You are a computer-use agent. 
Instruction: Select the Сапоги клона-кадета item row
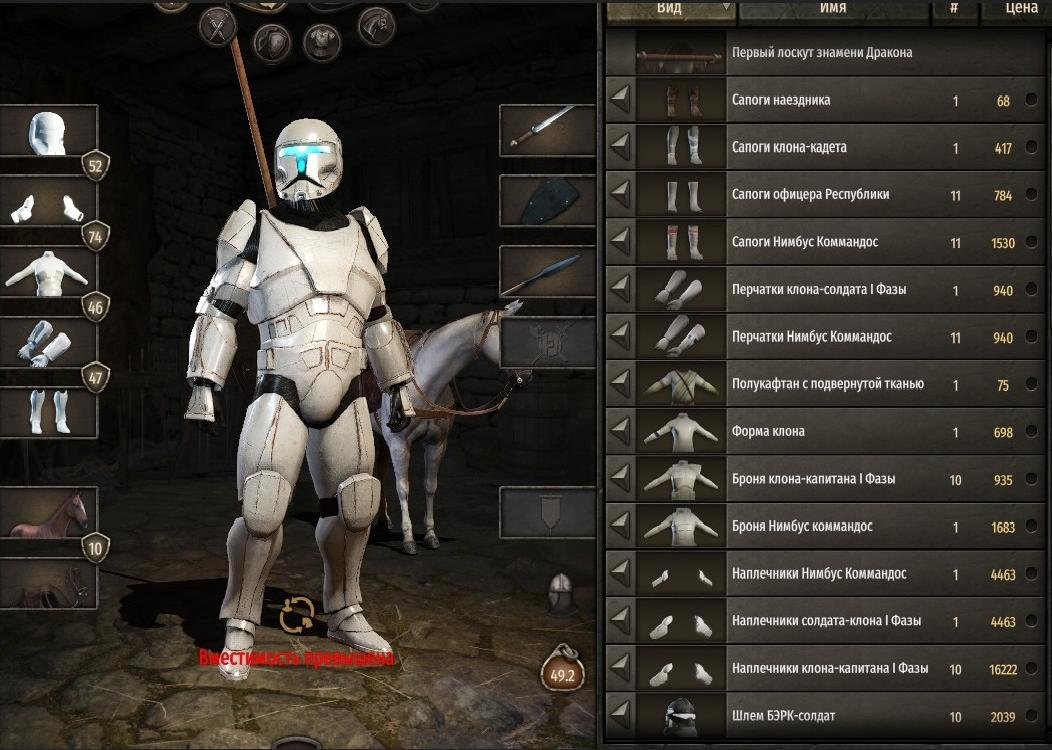click(818, 148)
